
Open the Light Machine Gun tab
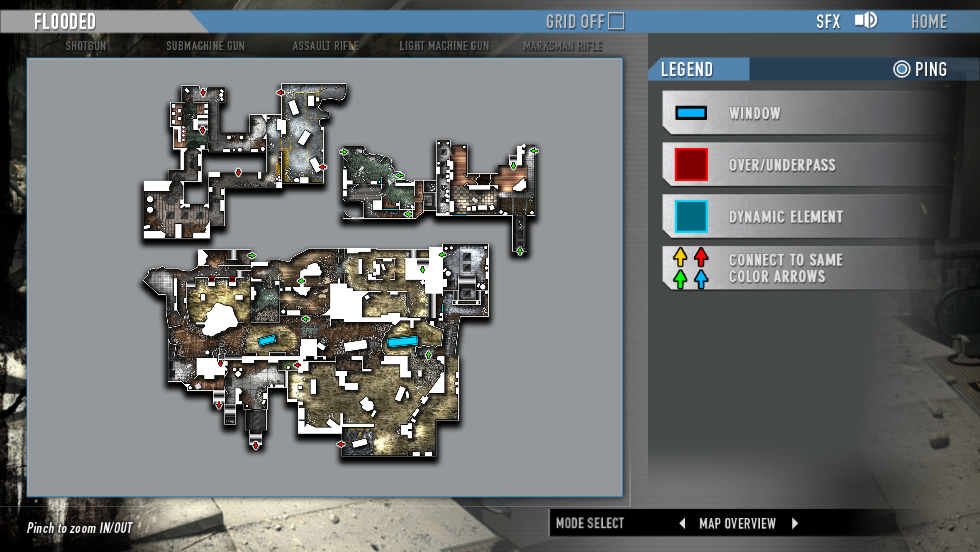click(x=444, y=46)
